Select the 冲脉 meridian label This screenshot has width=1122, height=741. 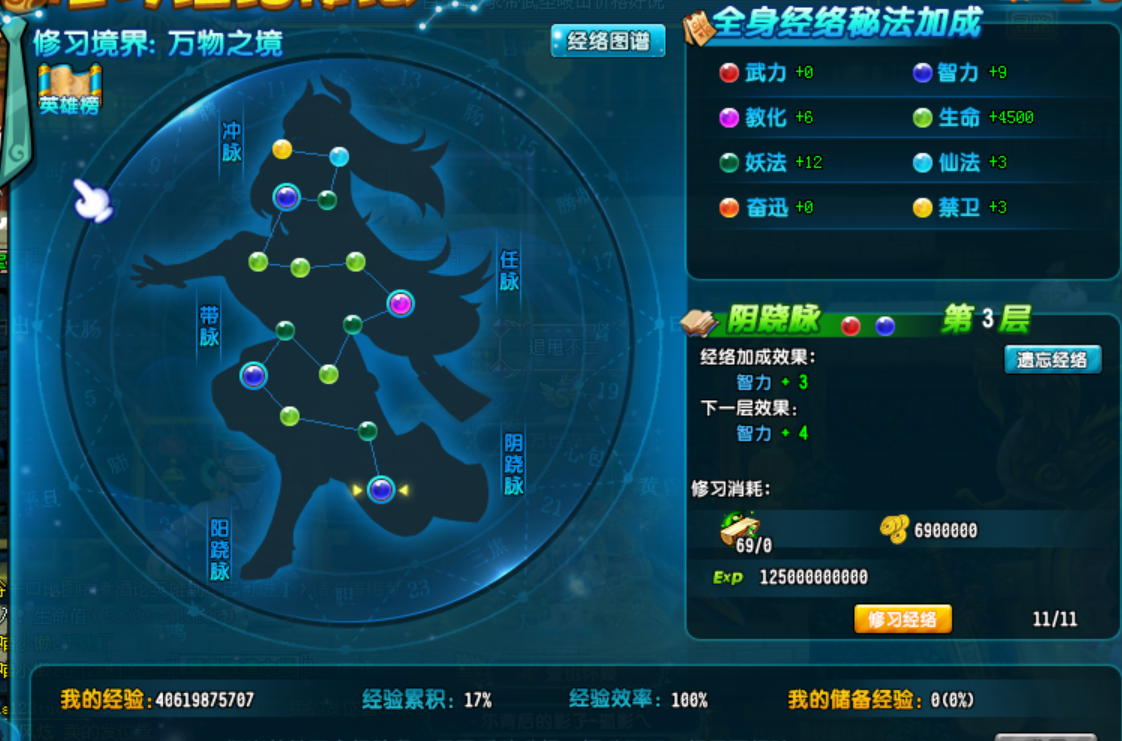point(232,142)
